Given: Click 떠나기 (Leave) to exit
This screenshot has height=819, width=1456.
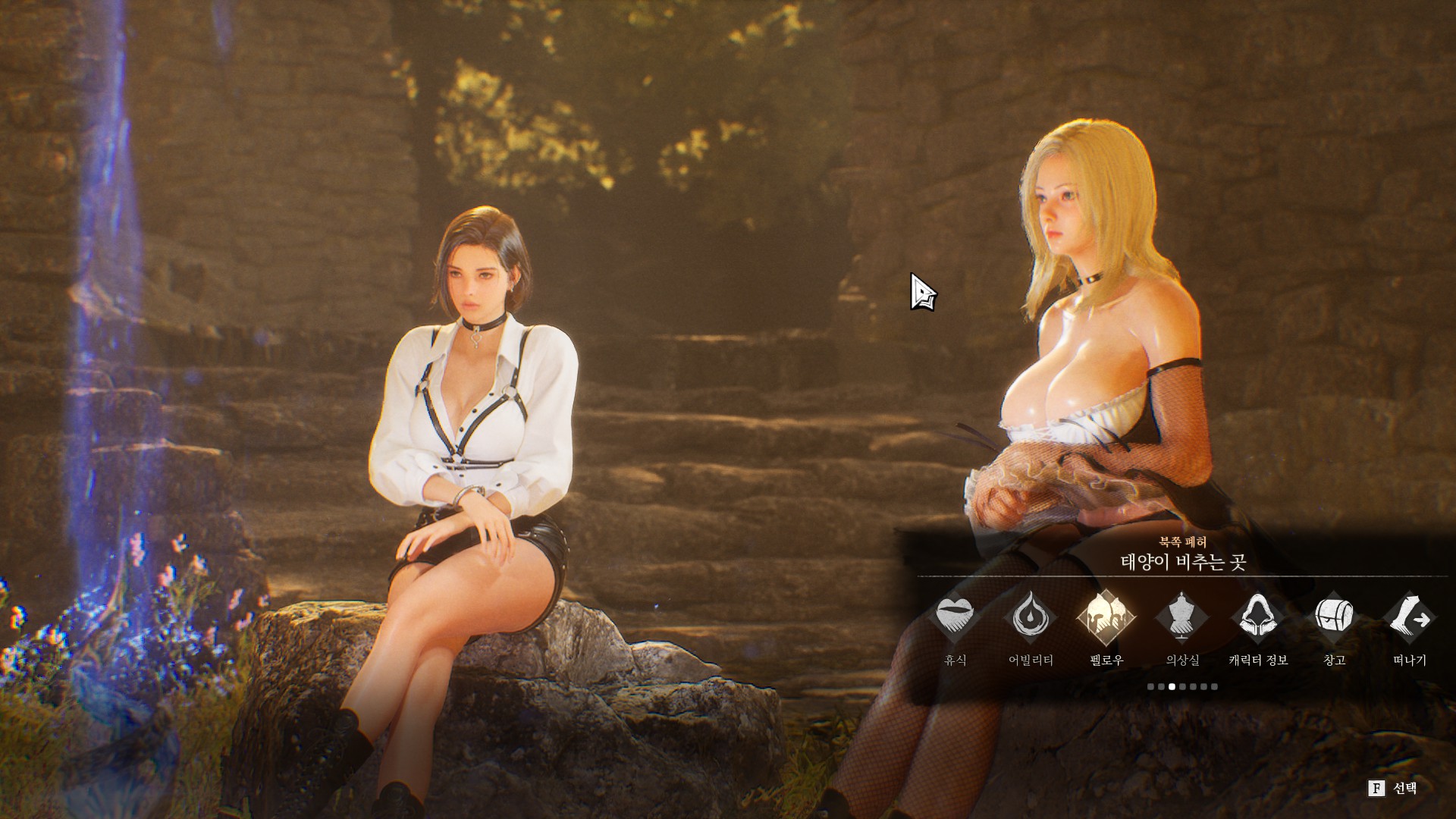Looking at the screenshot, I should click(x=1410, y=617).
